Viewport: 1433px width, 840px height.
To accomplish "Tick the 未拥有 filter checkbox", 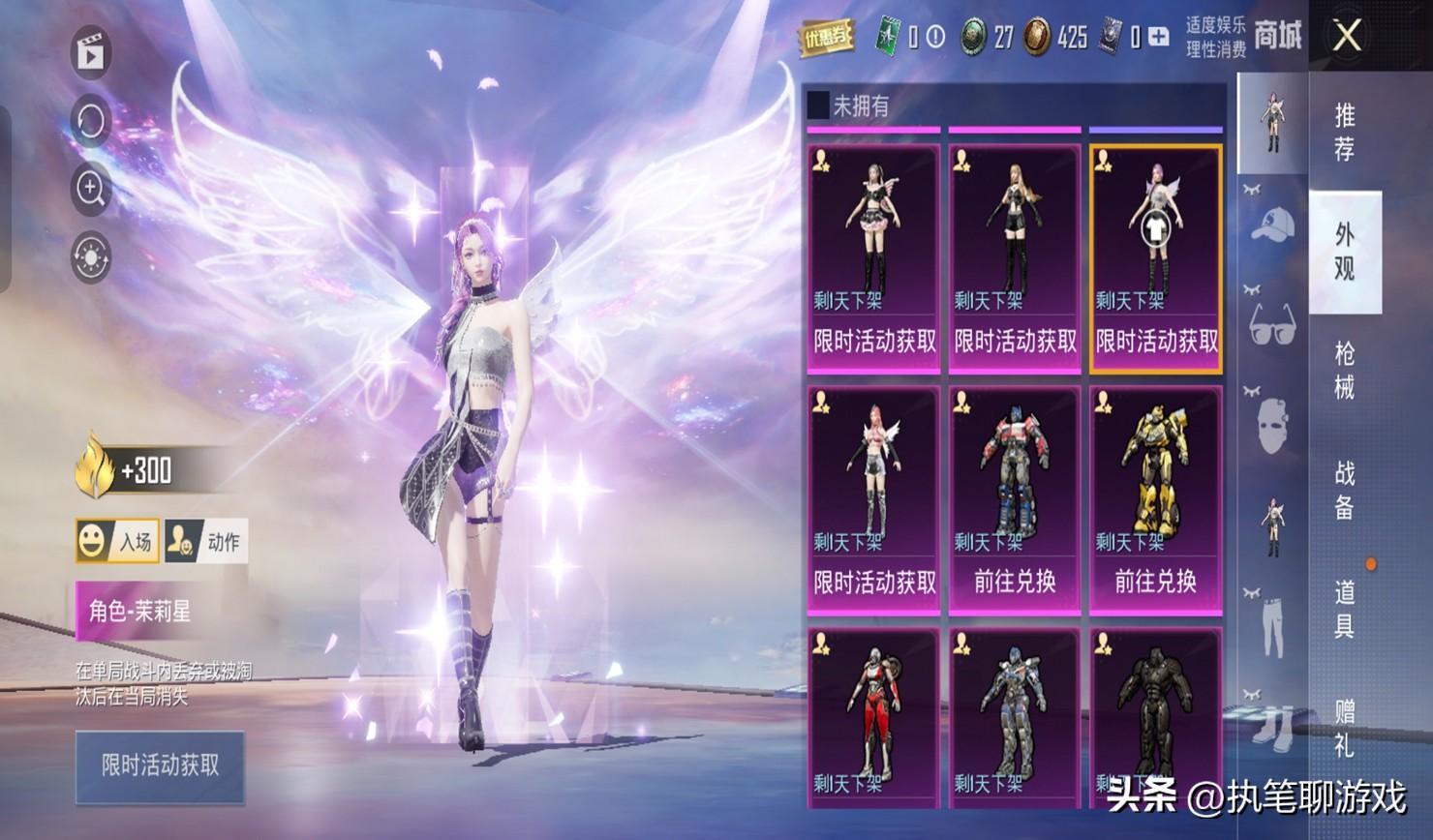I will point(819,105).
